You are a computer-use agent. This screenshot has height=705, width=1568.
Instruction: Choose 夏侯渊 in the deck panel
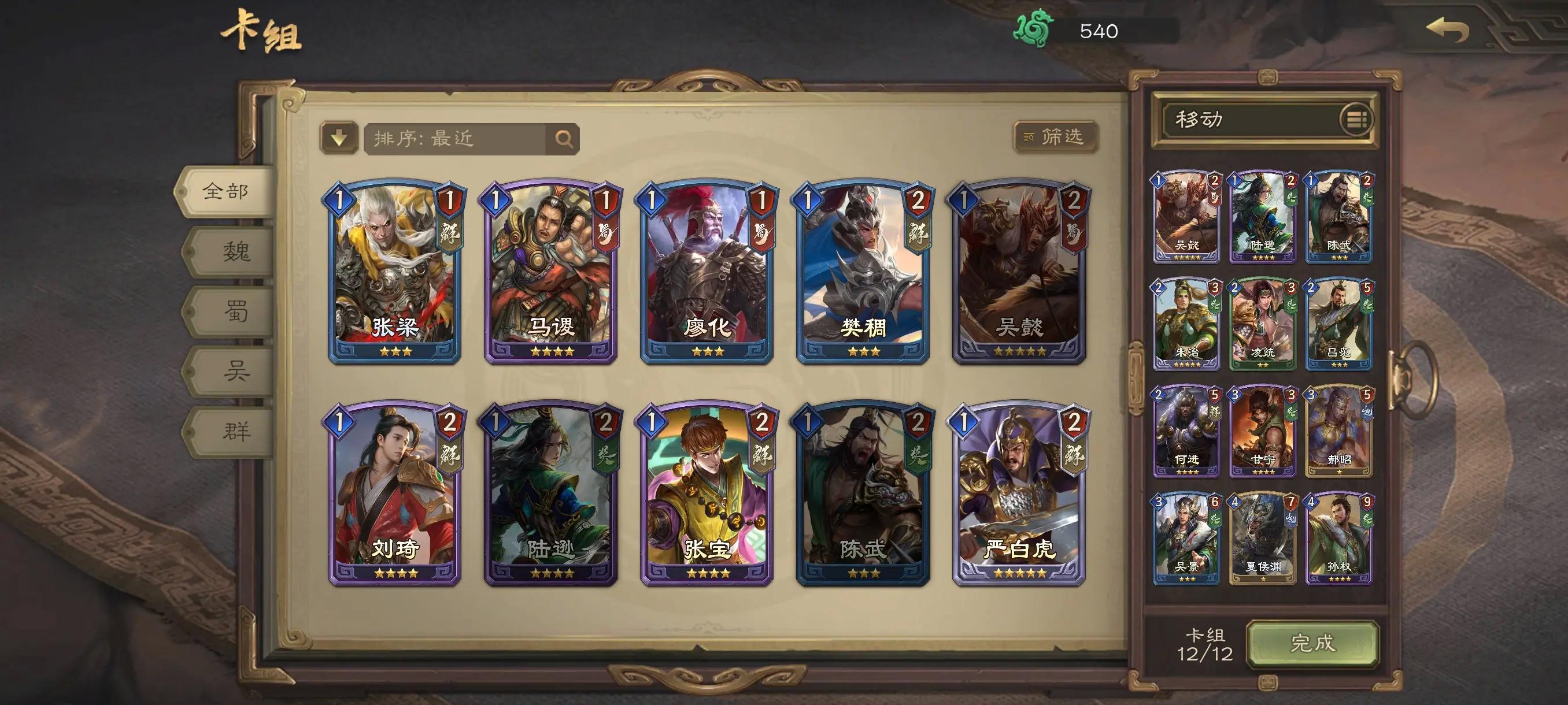(x=1262, y=539)
